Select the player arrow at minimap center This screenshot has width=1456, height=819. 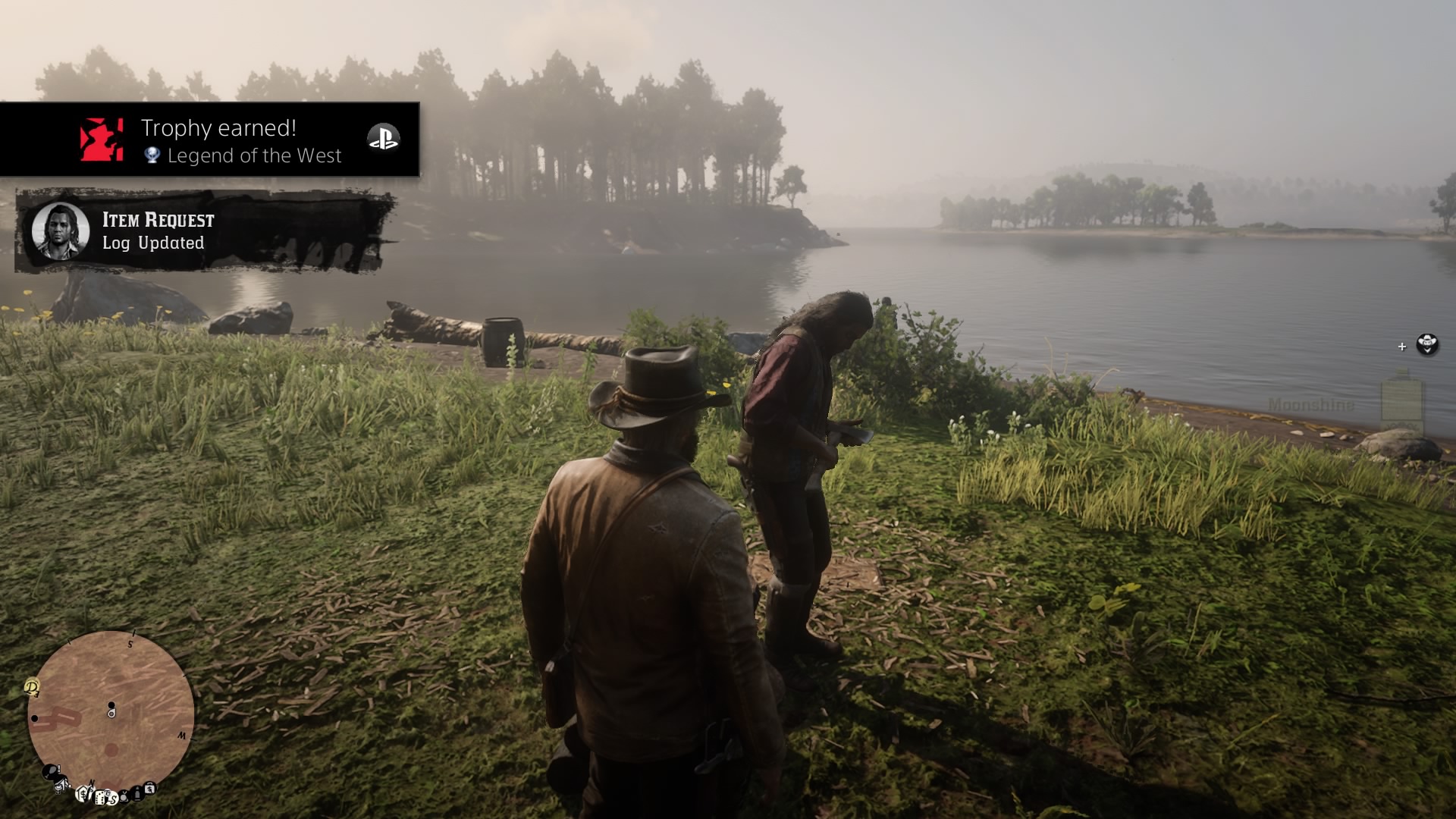111,712
